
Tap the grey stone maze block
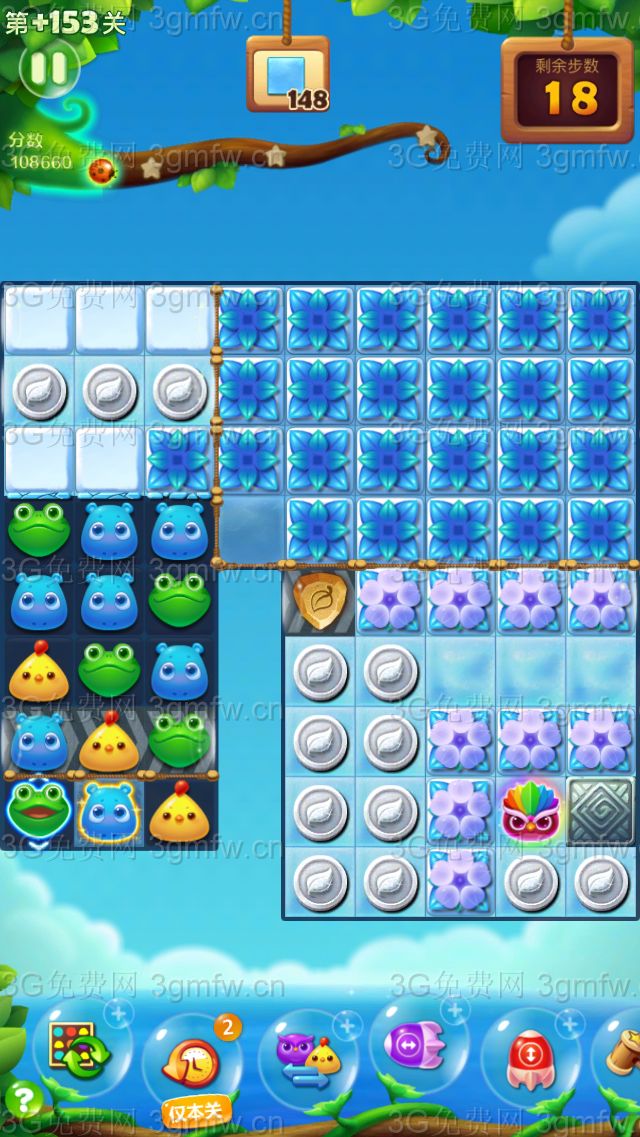coord(601,811)
